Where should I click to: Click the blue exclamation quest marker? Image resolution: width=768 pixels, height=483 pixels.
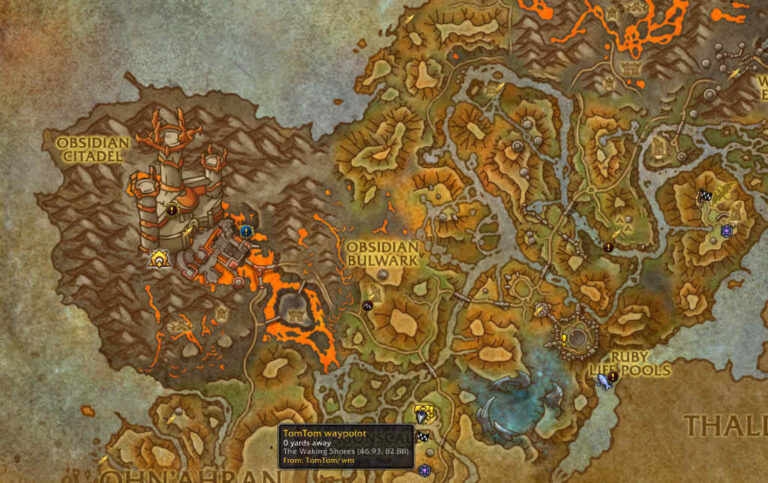tap(245, 230)
